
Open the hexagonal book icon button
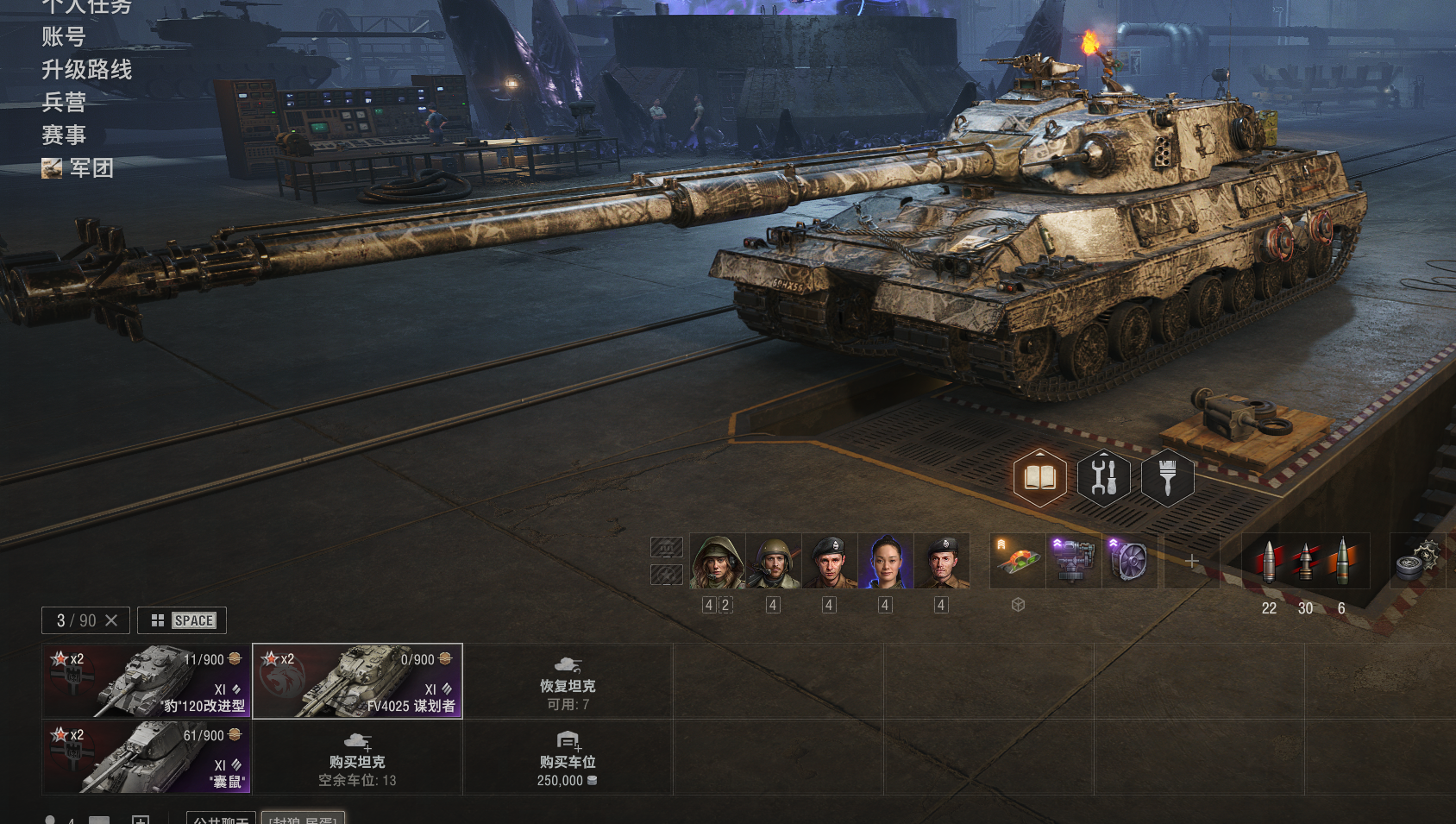[x=1039, y=477]
